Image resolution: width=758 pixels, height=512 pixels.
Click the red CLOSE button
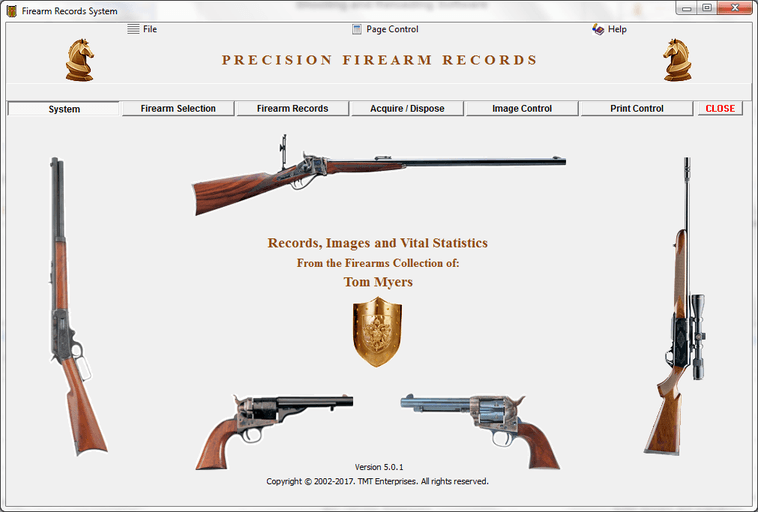pyautogui.click(x=720, y=109)
